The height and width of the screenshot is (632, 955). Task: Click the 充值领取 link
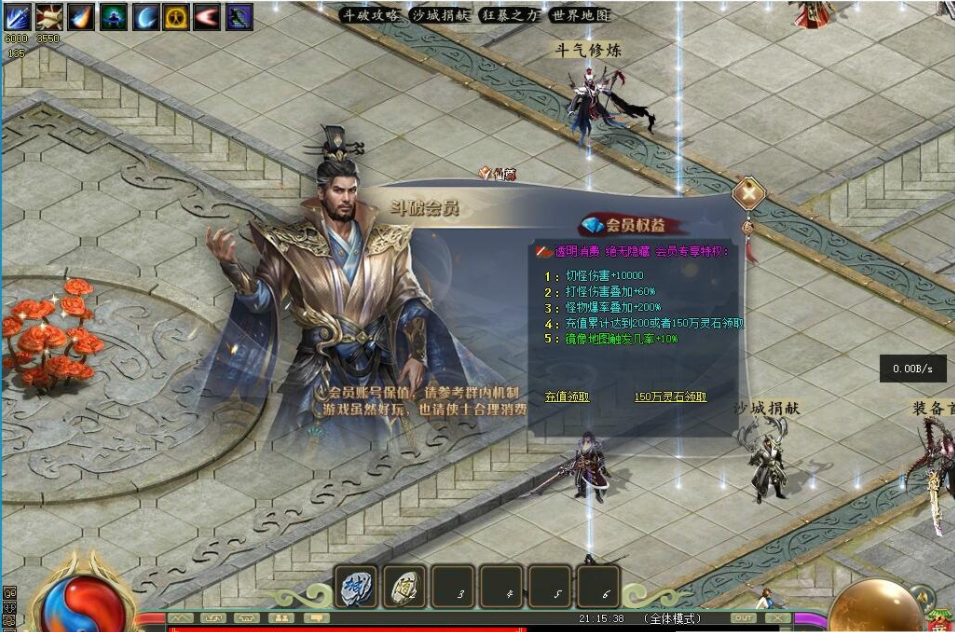567,397
